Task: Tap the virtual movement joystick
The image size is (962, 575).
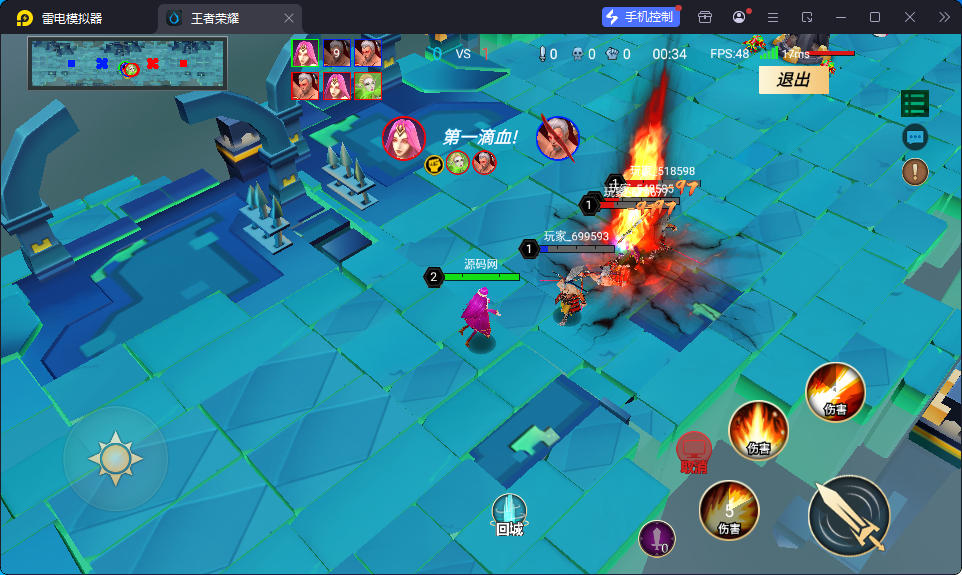Action: point(115,458)
